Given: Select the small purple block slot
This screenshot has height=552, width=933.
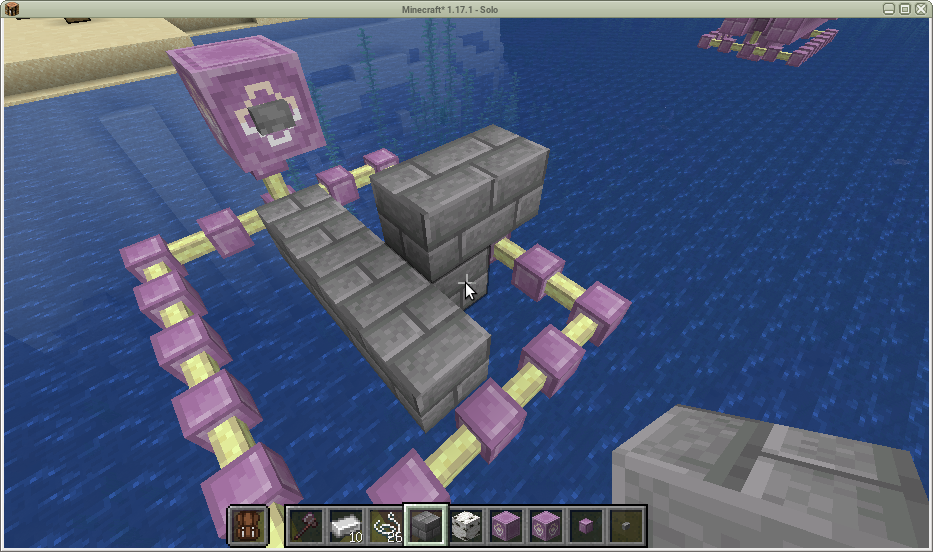Looking at the screenshot, I should [586, 524].
